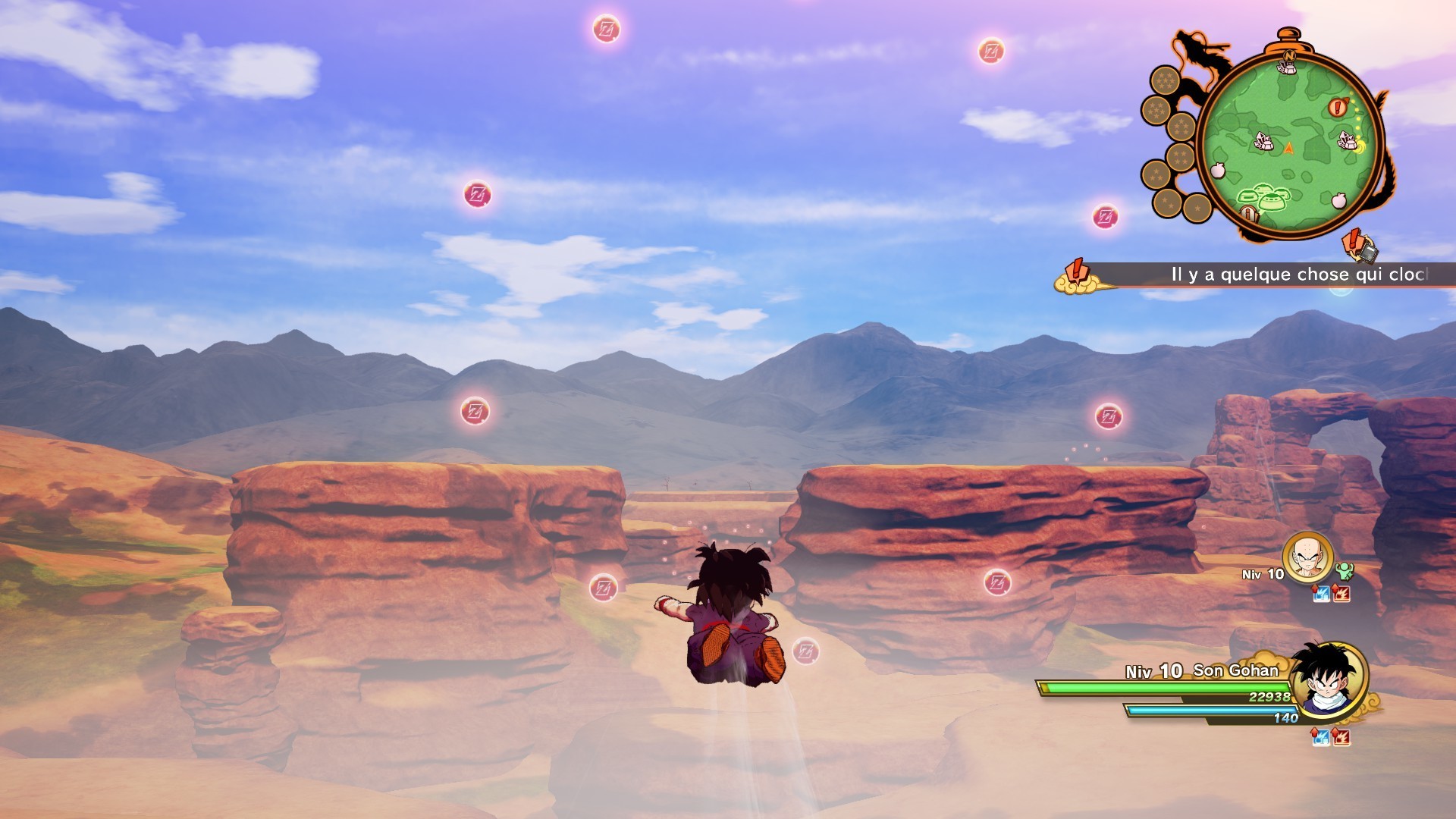Viewport: 1456px width, 819px height.
Task: Click the apple collectible icon on the minimap
Action: [1219, 170]
